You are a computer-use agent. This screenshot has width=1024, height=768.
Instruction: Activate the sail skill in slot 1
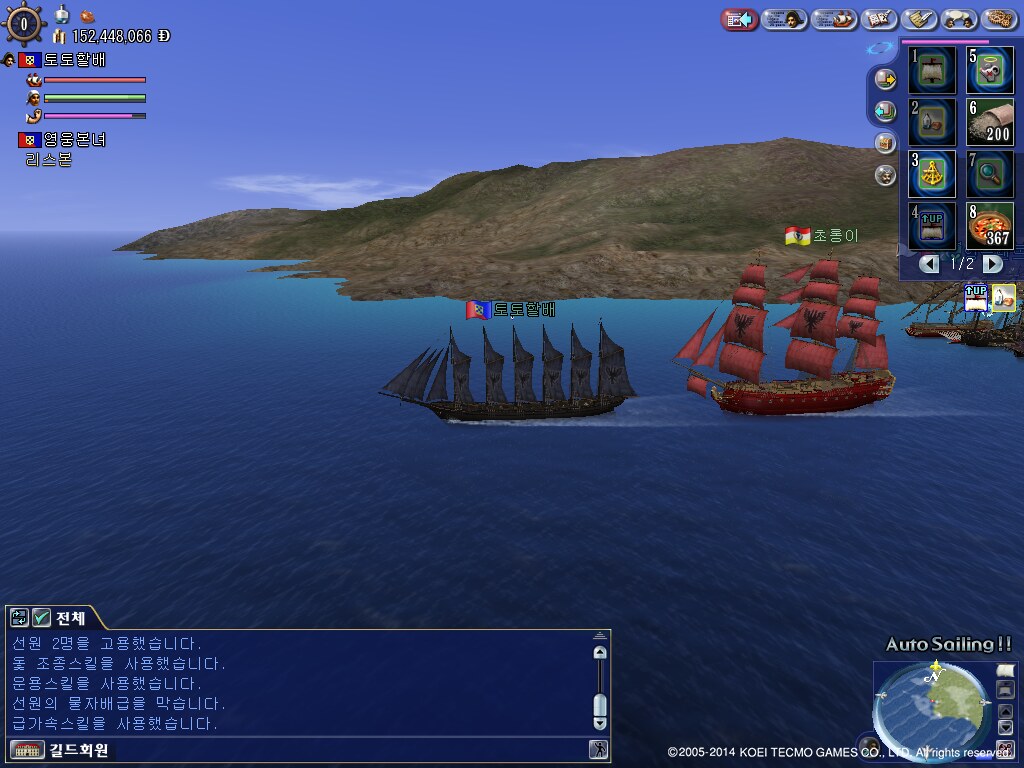click(x=933, y=70)
